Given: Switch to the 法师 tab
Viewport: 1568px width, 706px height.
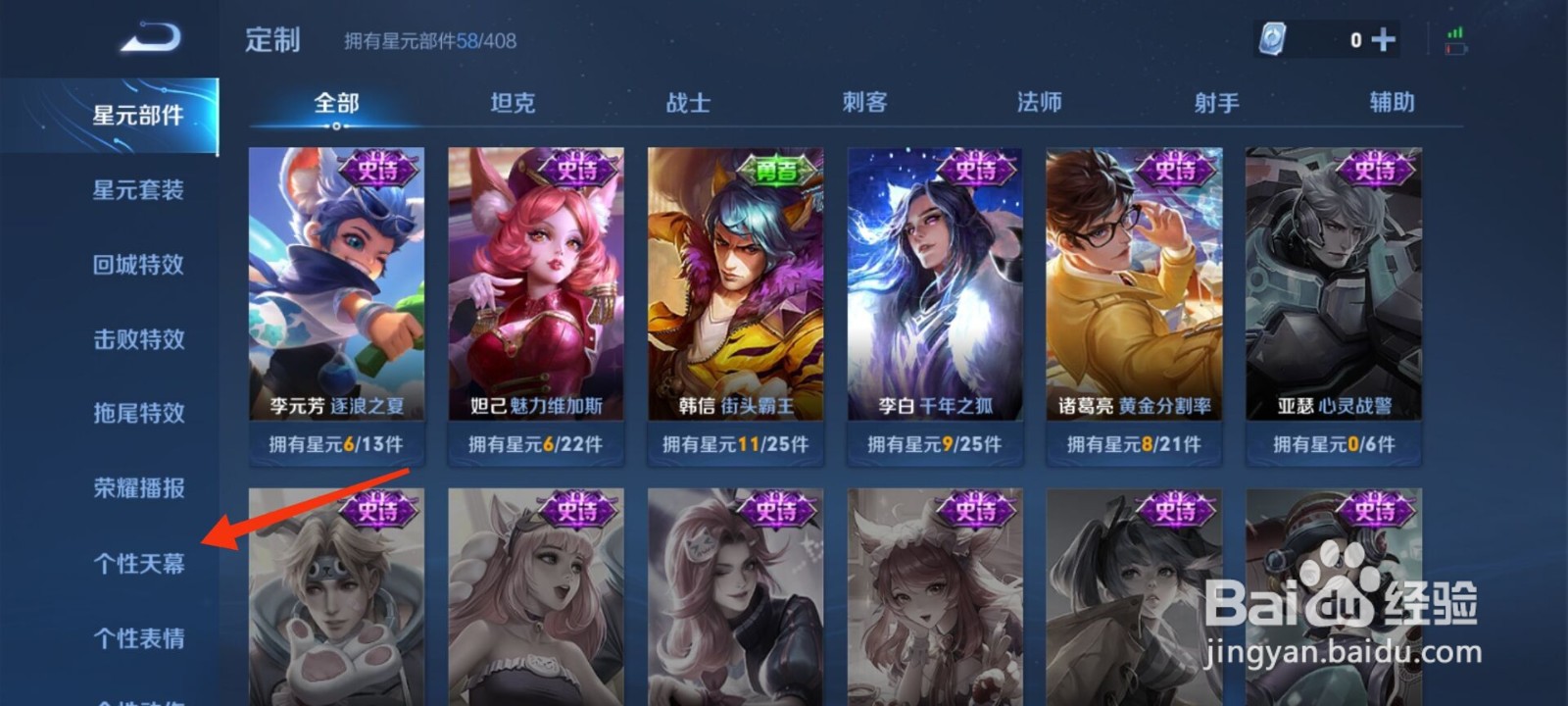Looking at the screenshot, I should click(1037, 102).
